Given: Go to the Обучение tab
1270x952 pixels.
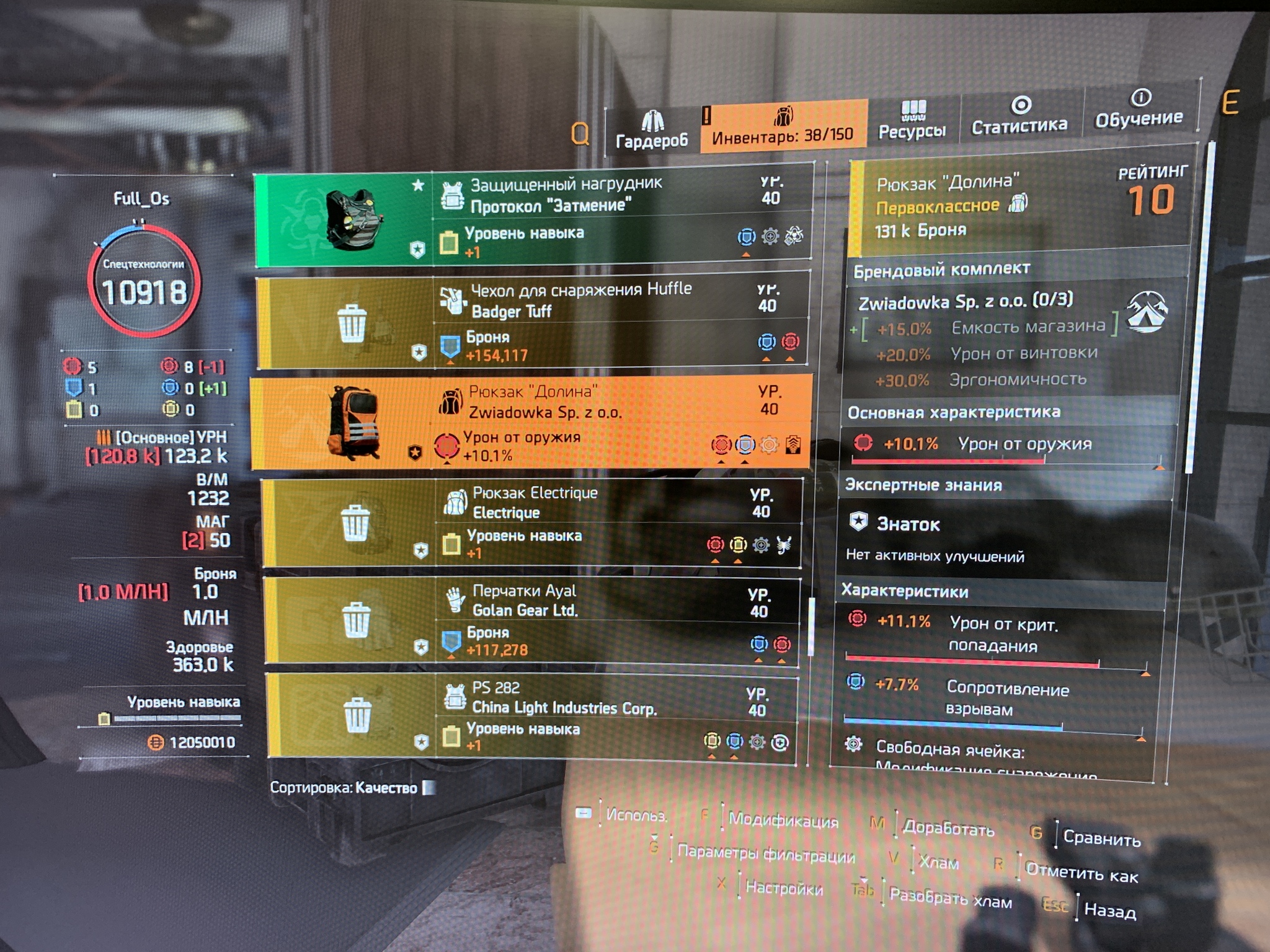Looking at the screenshot, I should coord(1139,110).
